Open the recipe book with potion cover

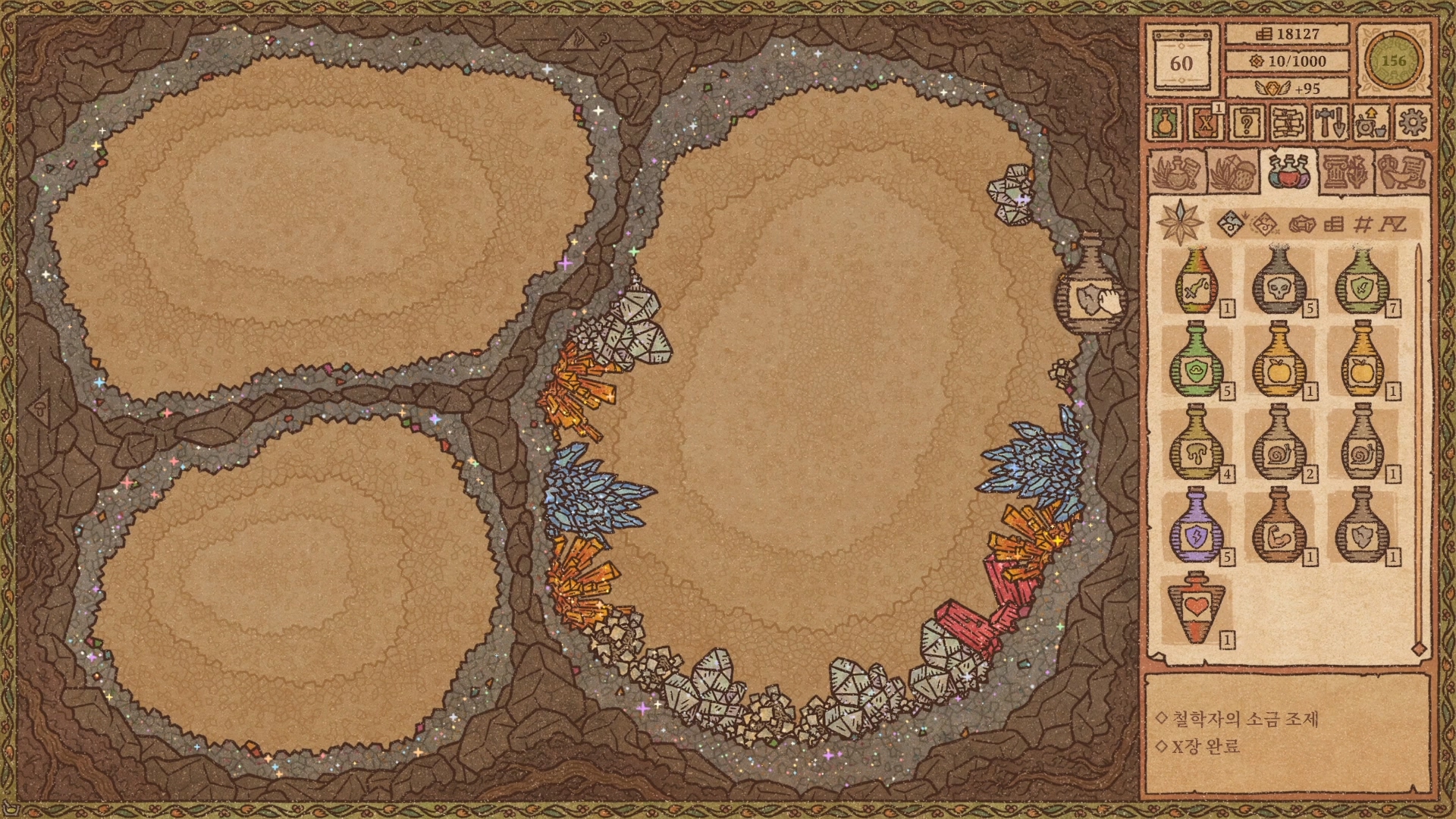click(1164, 122)
